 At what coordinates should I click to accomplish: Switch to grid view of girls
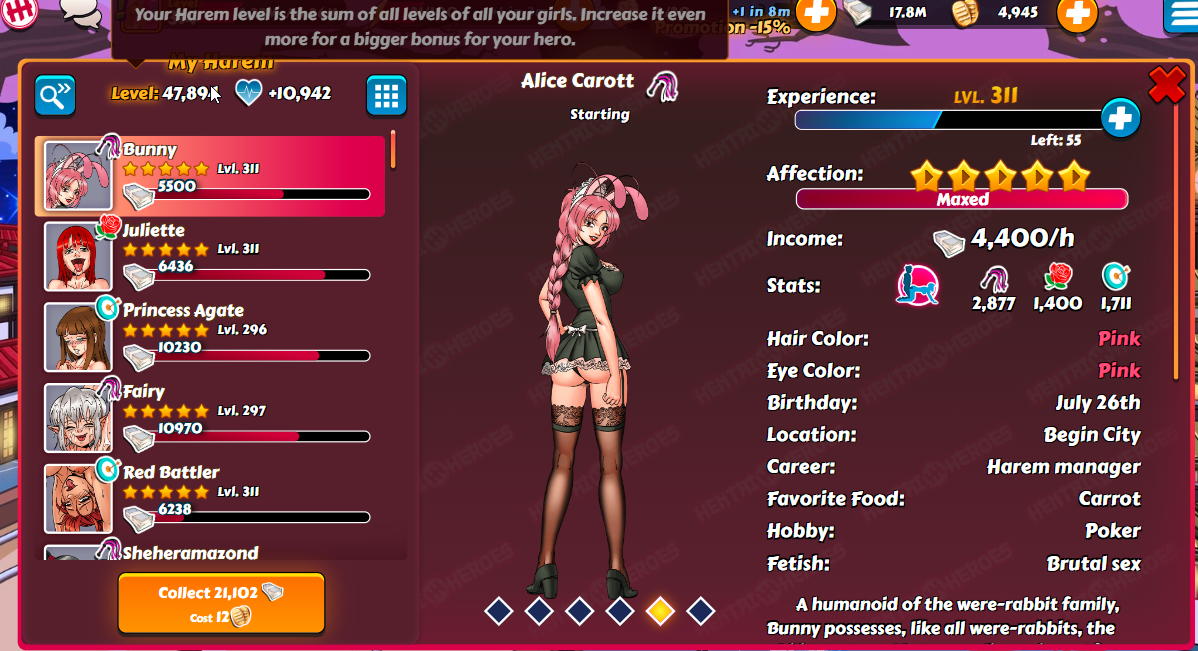pos(386,95)
